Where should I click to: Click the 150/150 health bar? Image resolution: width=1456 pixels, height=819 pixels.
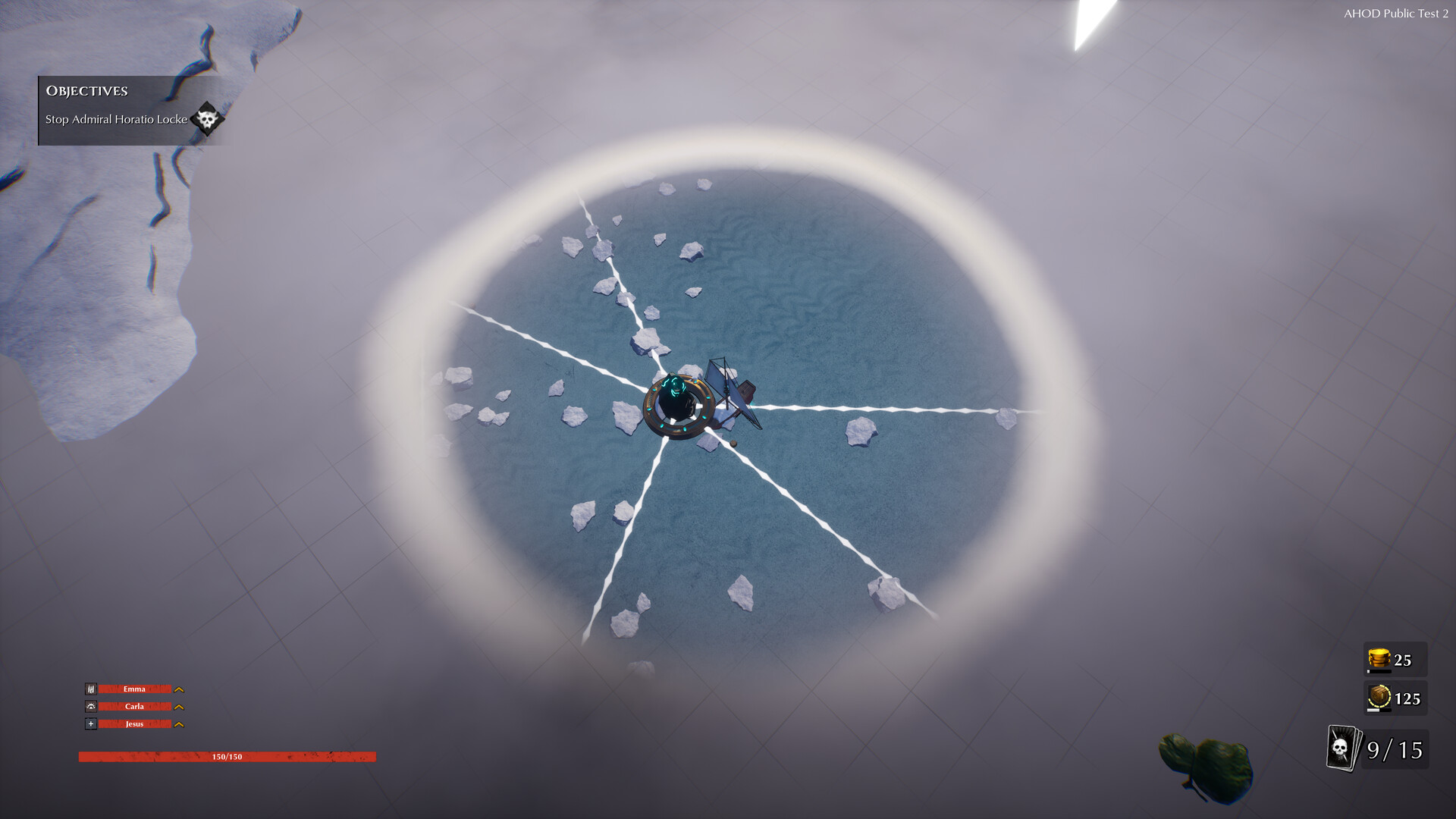227,755
